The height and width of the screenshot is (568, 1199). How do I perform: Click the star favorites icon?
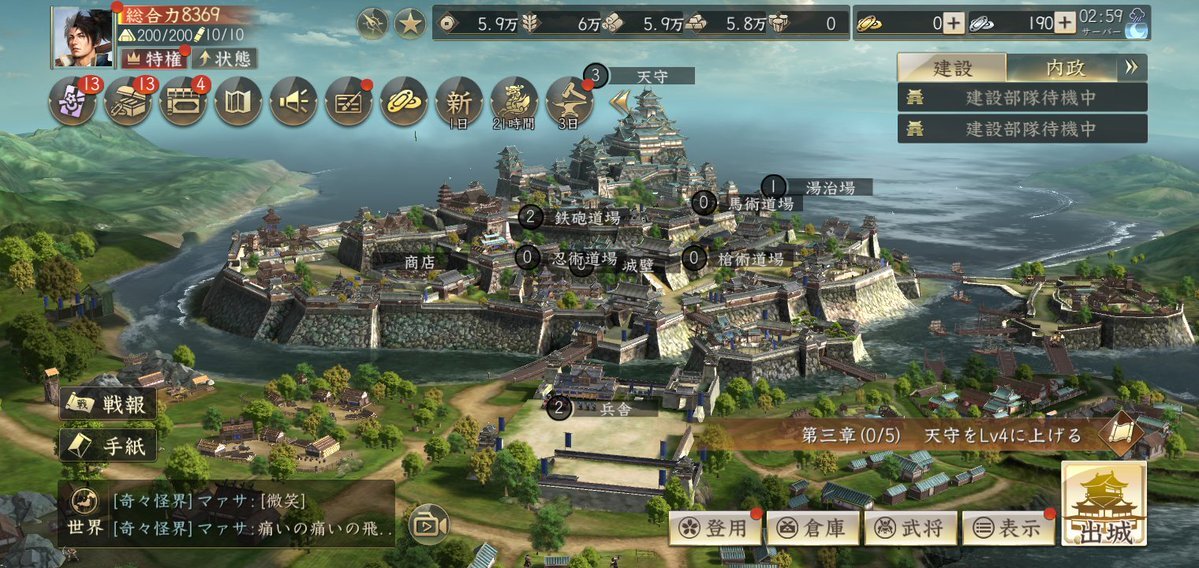click(410, 23)
